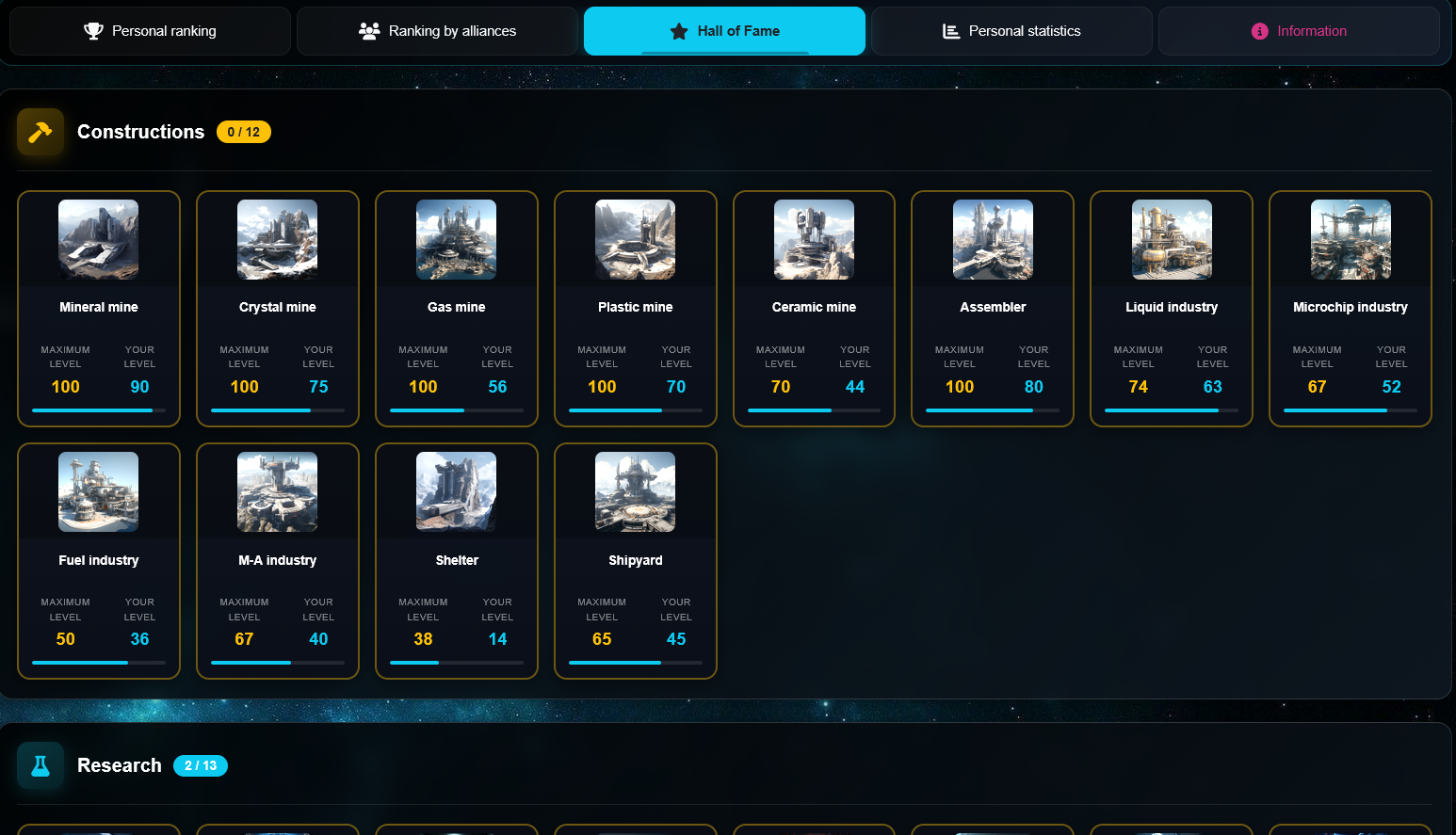Viewport: 1456px width, 835px height.
Task: Switch to the Personal ranking tab
Action: [x=150, y=30]
